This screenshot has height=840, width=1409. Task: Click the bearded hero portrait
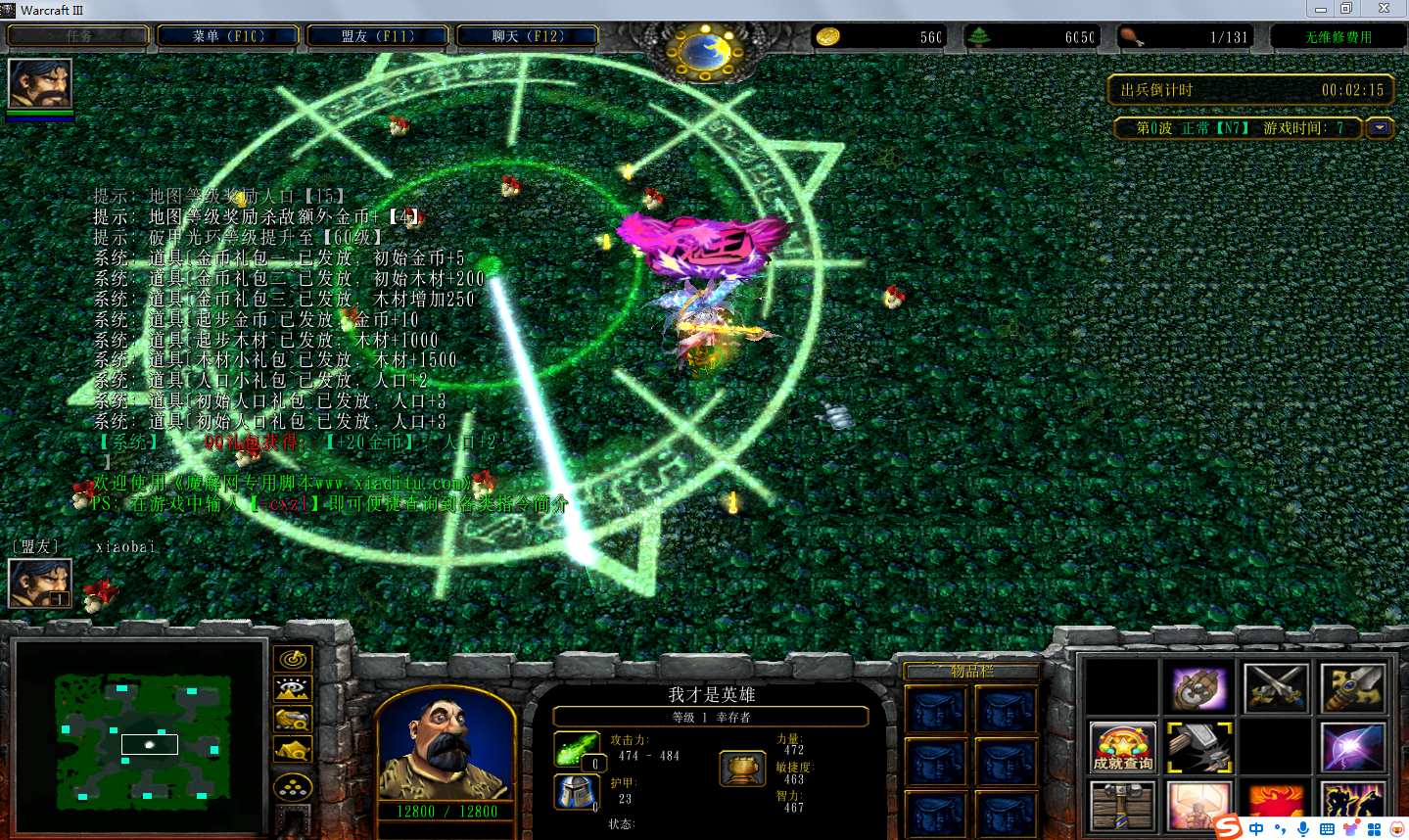point(446,746)
